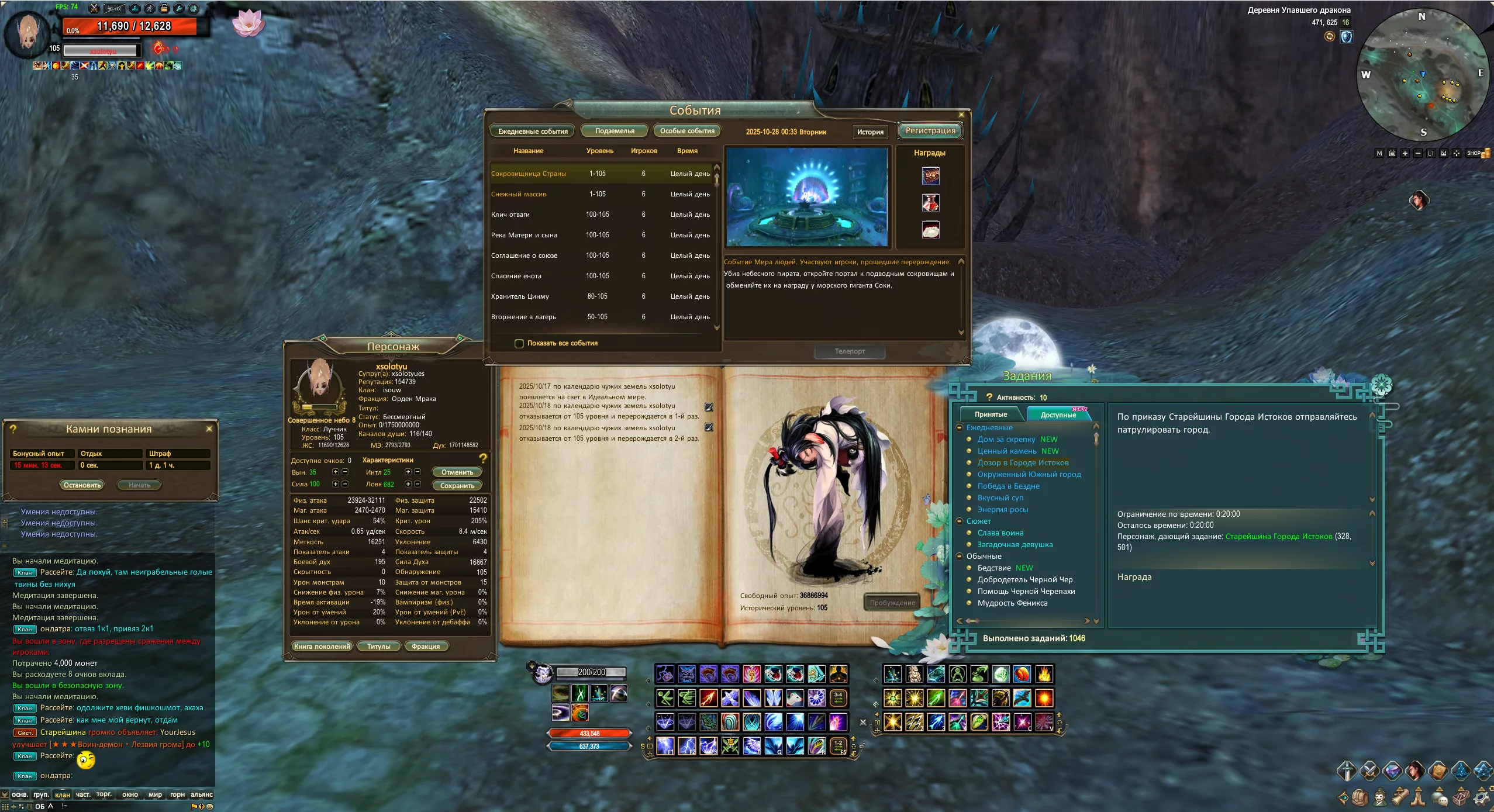The image size is (1494, 812).
Task: Cancel stat changes with Отменить
Action: [x=457, y=472]
